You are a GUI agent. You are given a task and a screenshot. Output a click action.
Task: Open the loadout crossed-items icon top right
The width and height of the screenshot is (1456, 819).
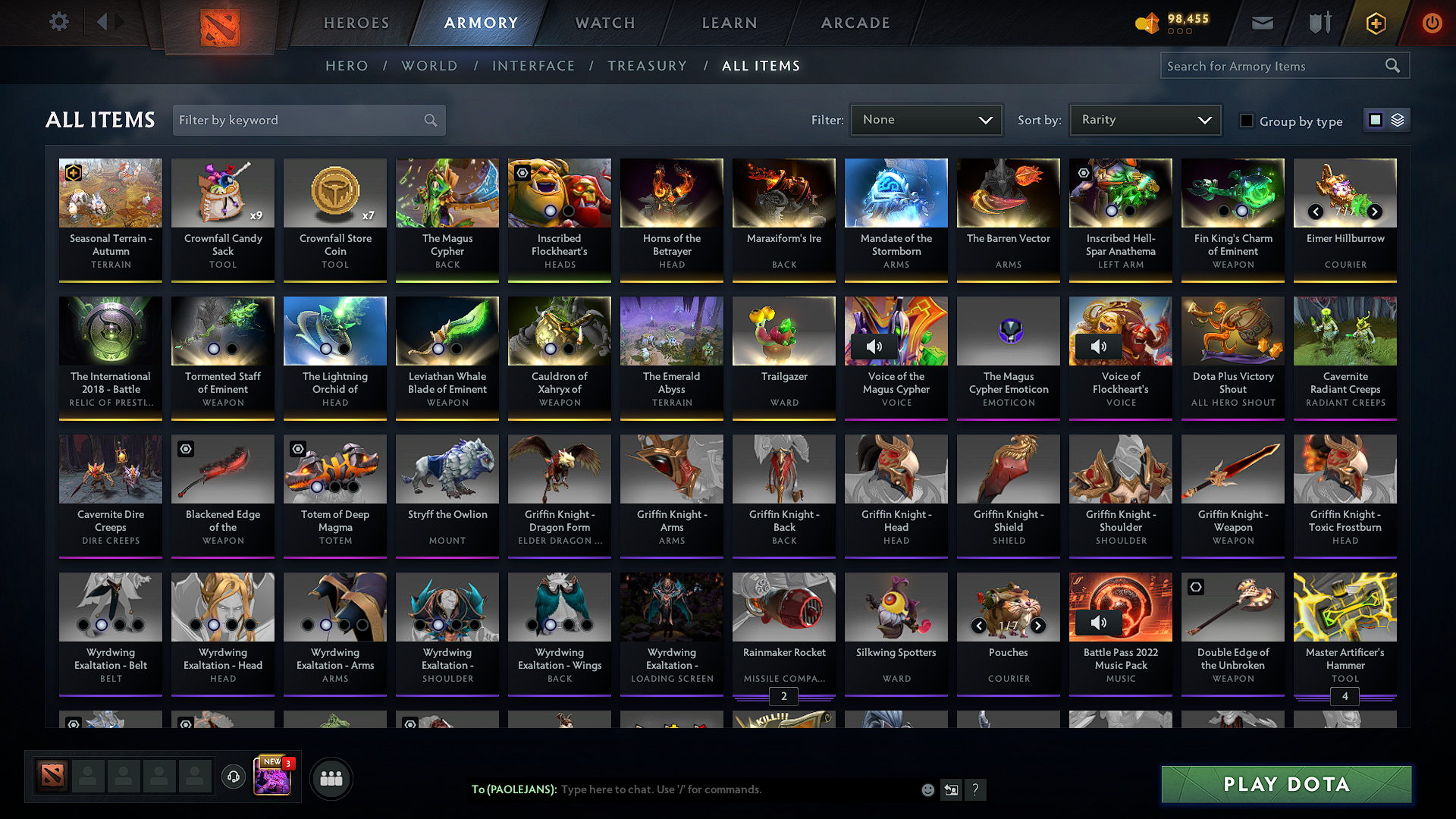(1319, 23)
